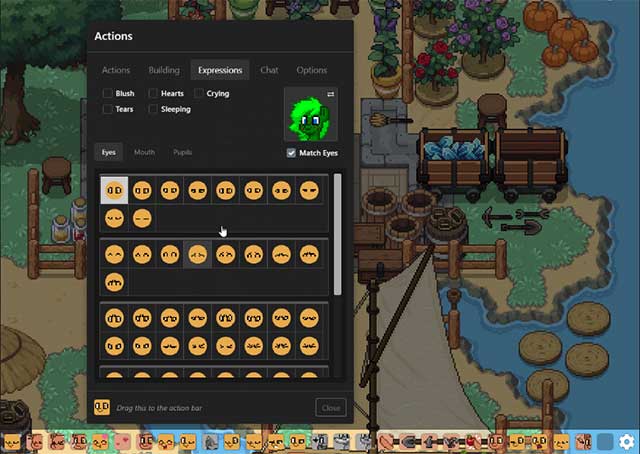Switch to the Chat tab
The width and height of the screenshot is (640, 454).
[269, 70]
